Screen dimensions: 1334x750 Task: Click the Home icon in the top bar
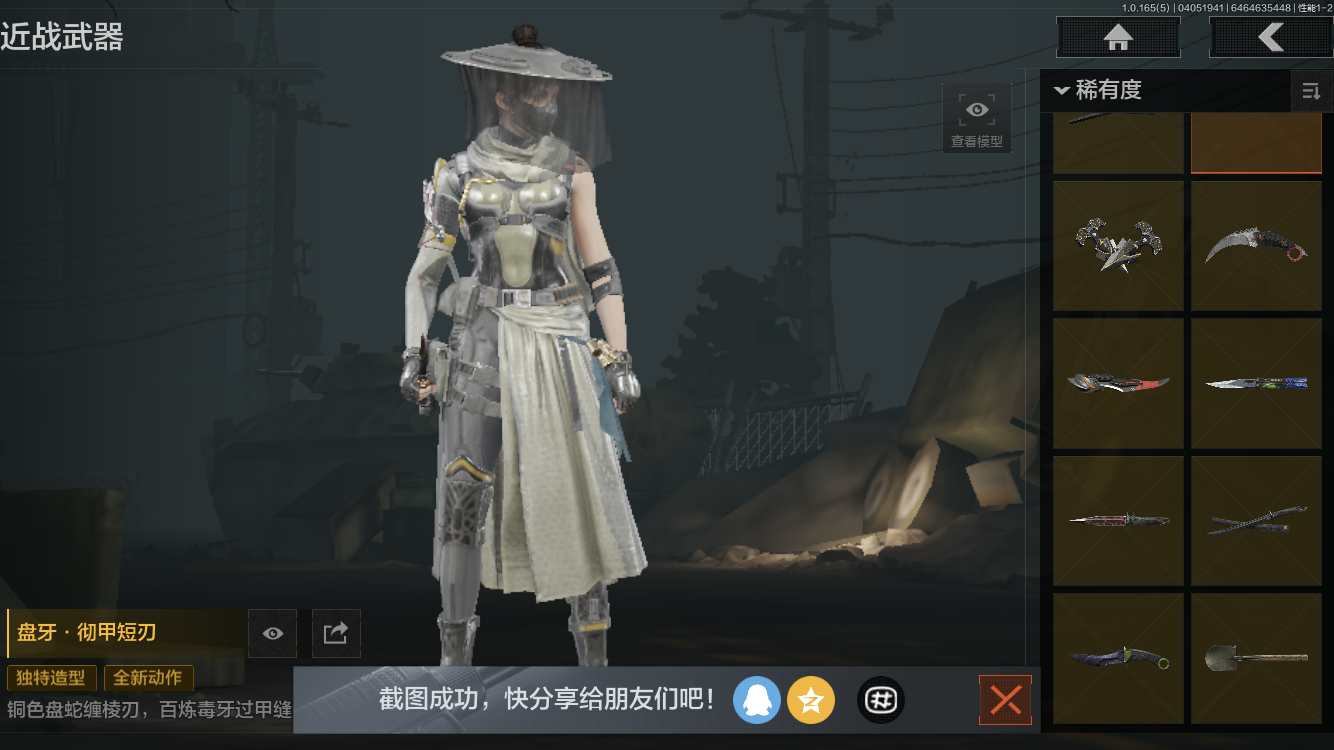tap(1117, 36)
